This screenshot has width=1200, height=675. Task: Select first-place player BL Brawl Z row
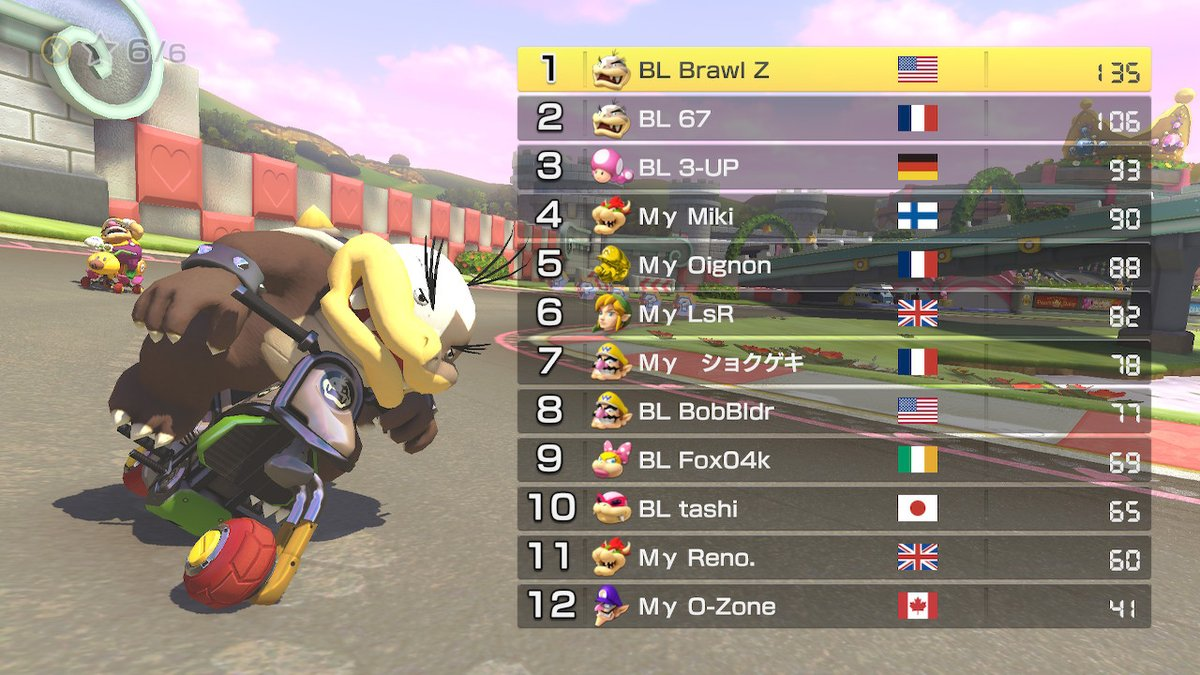pyautogui.click(x=833, y=70)
